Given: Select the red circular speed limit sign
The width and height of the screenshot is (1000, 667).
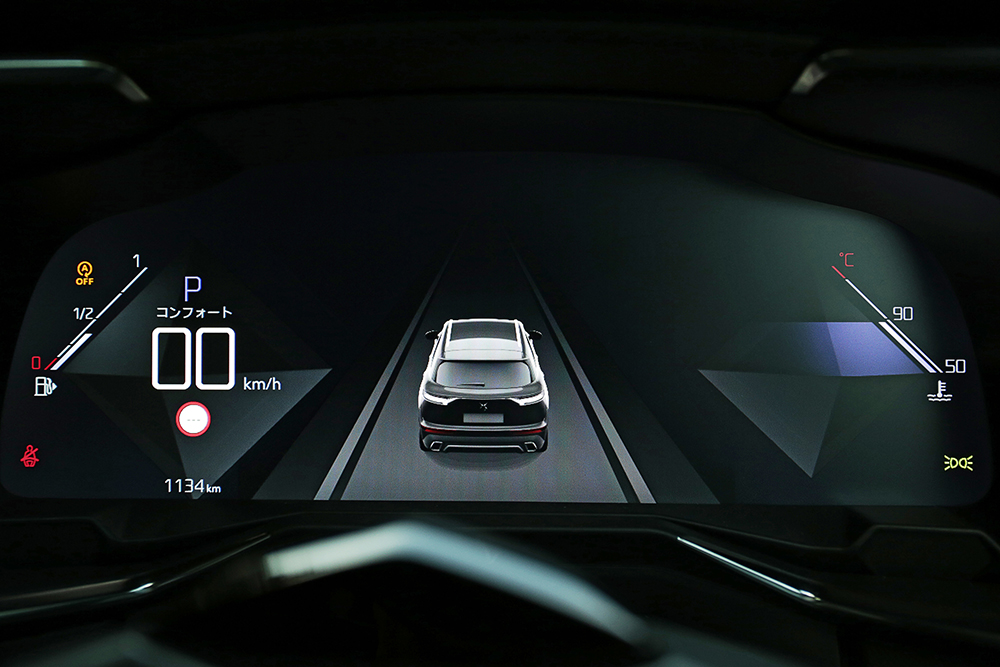Looking at the screenshot, I should (193, 418).
